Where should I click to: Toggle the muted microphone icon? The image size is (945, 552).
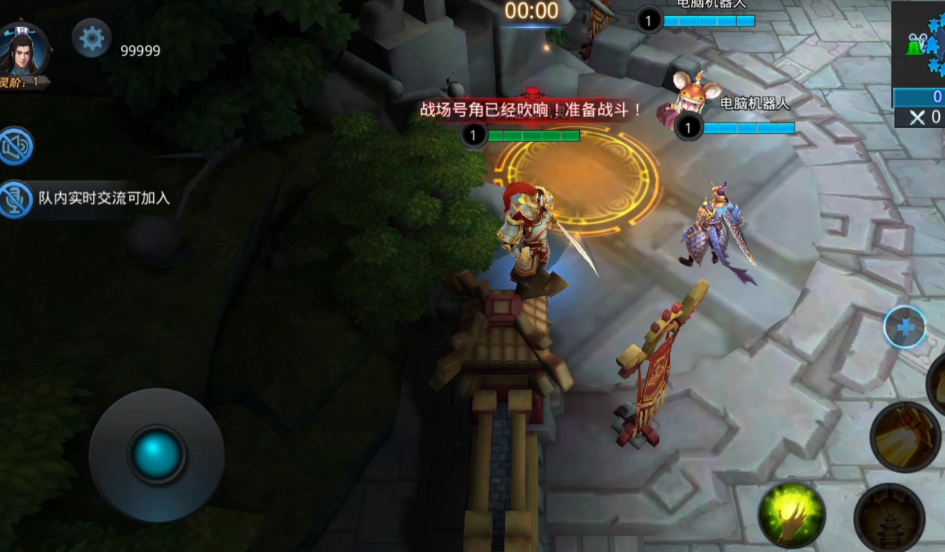tap(16, 198)
